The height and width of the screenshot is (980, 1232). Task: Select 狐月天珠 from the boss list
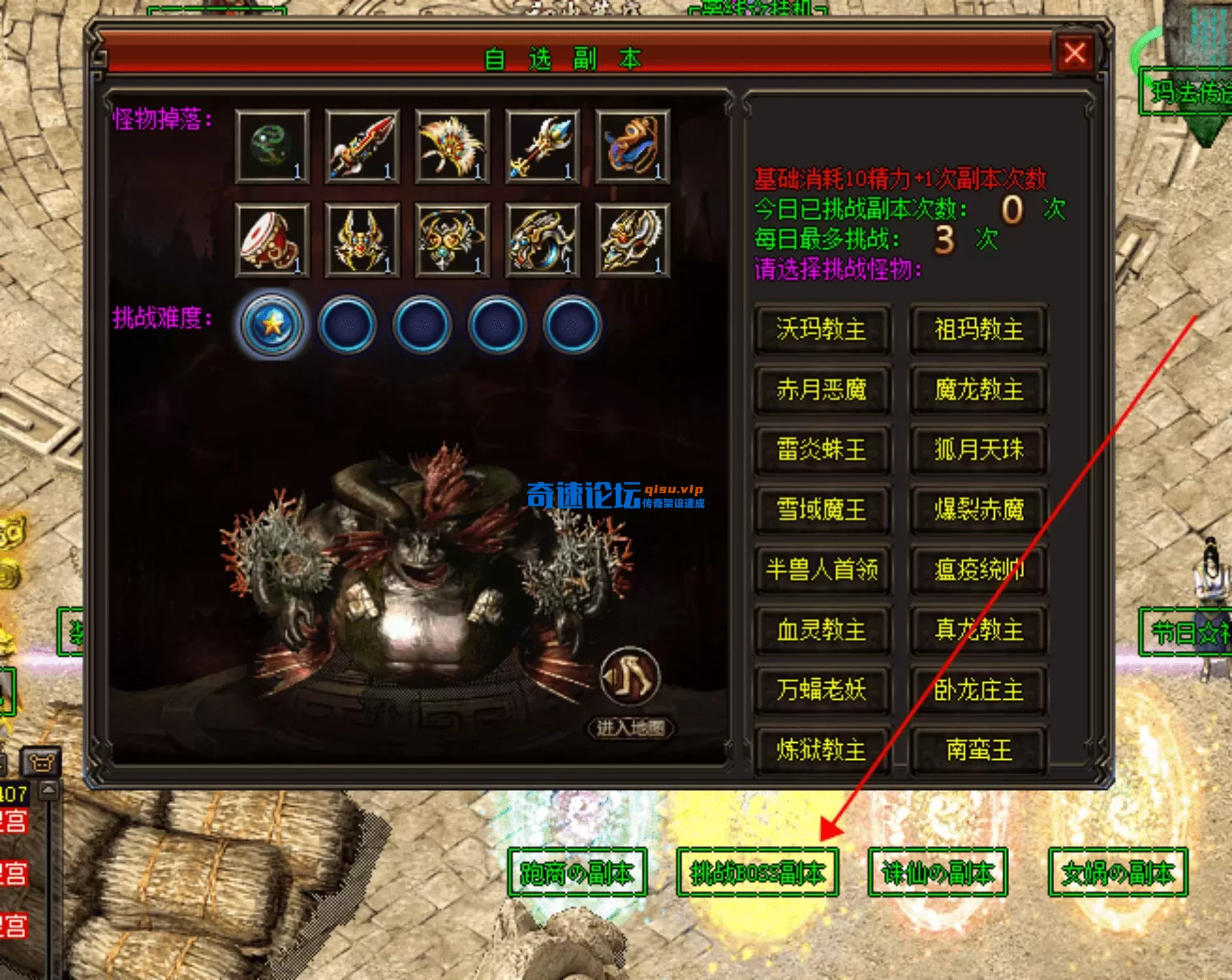click(978, 450)
